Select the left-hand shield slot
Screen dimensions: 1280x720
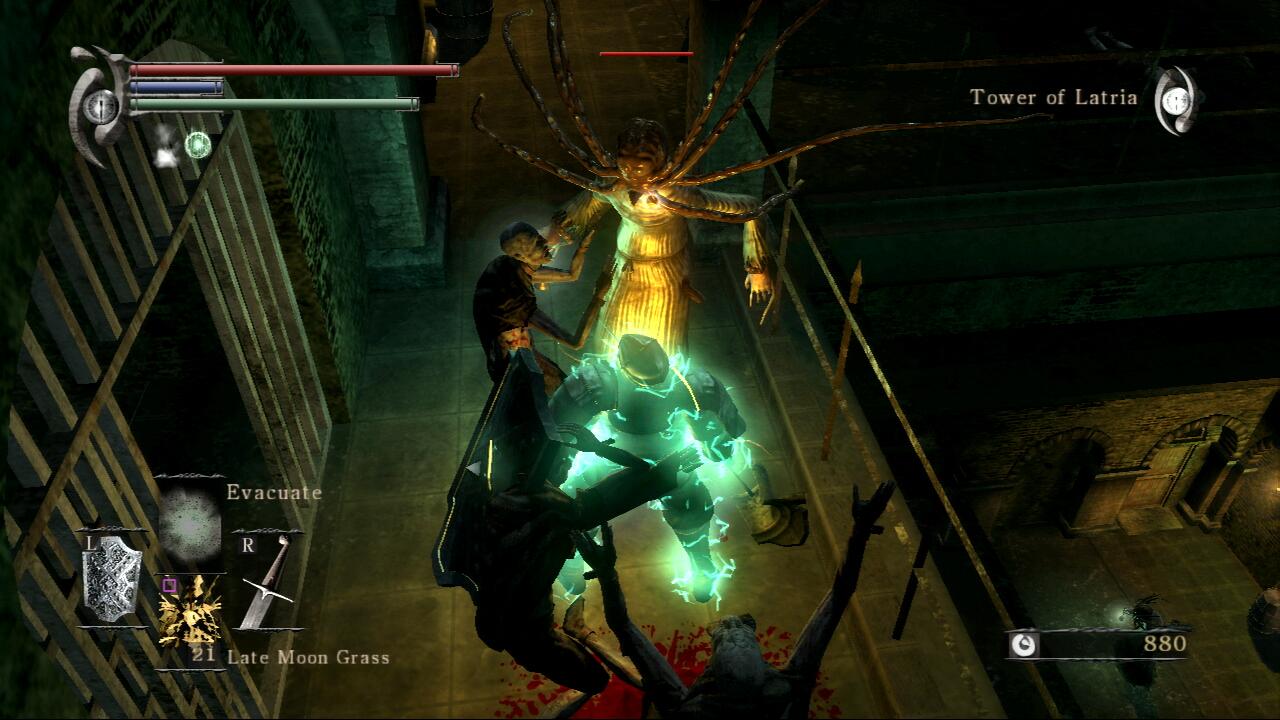112,577
